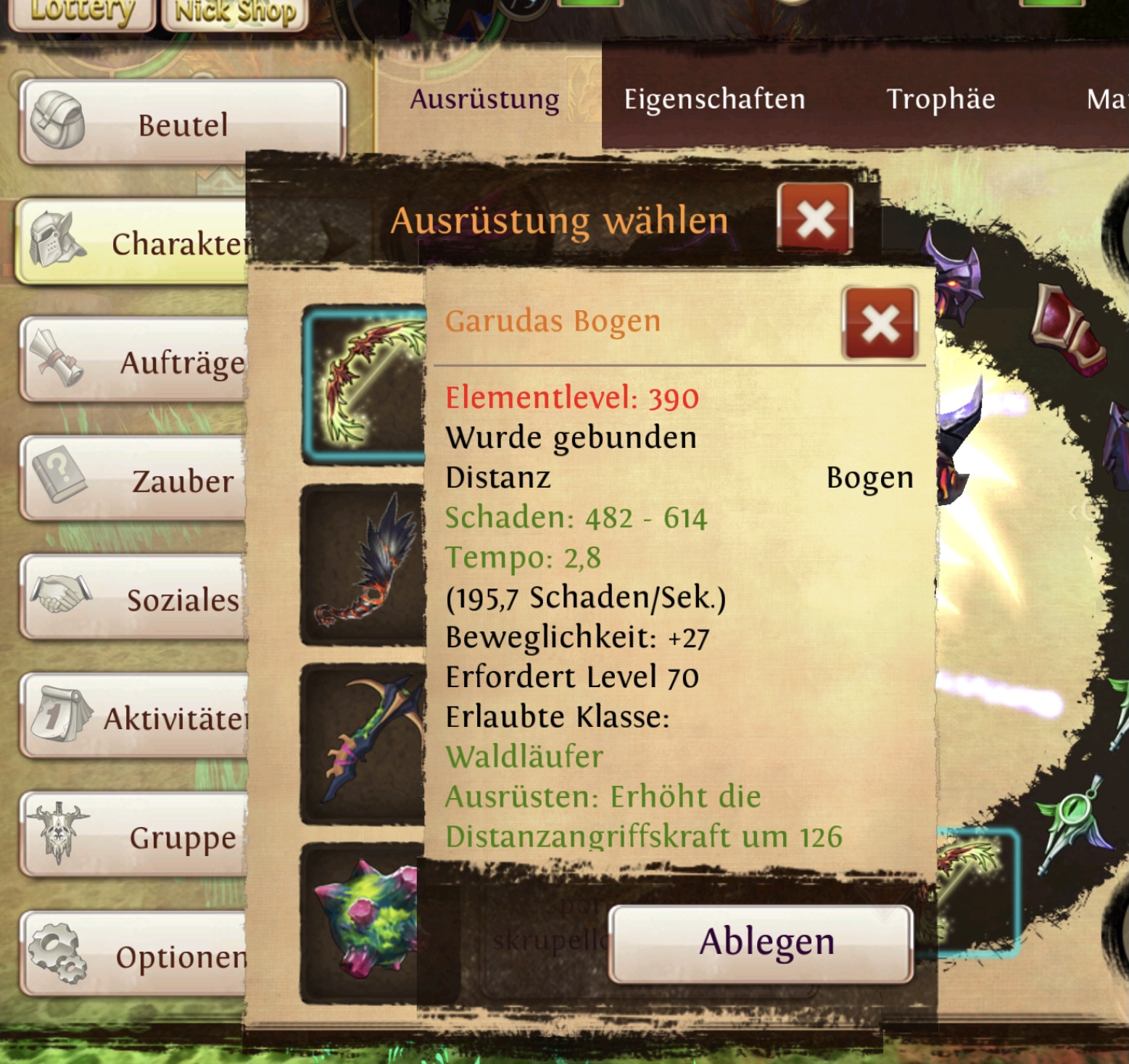Screen dimensions: 1129x1064
Task: Switch to the Eigenschaften tab
Action: pos(714,99)
